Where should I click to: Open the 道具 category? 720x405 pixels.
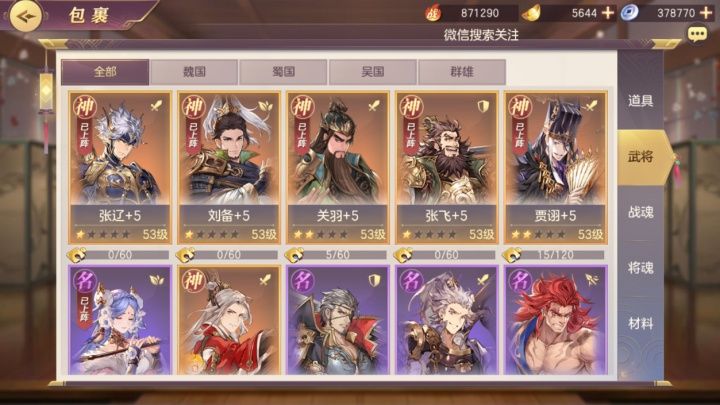[640, 100]
